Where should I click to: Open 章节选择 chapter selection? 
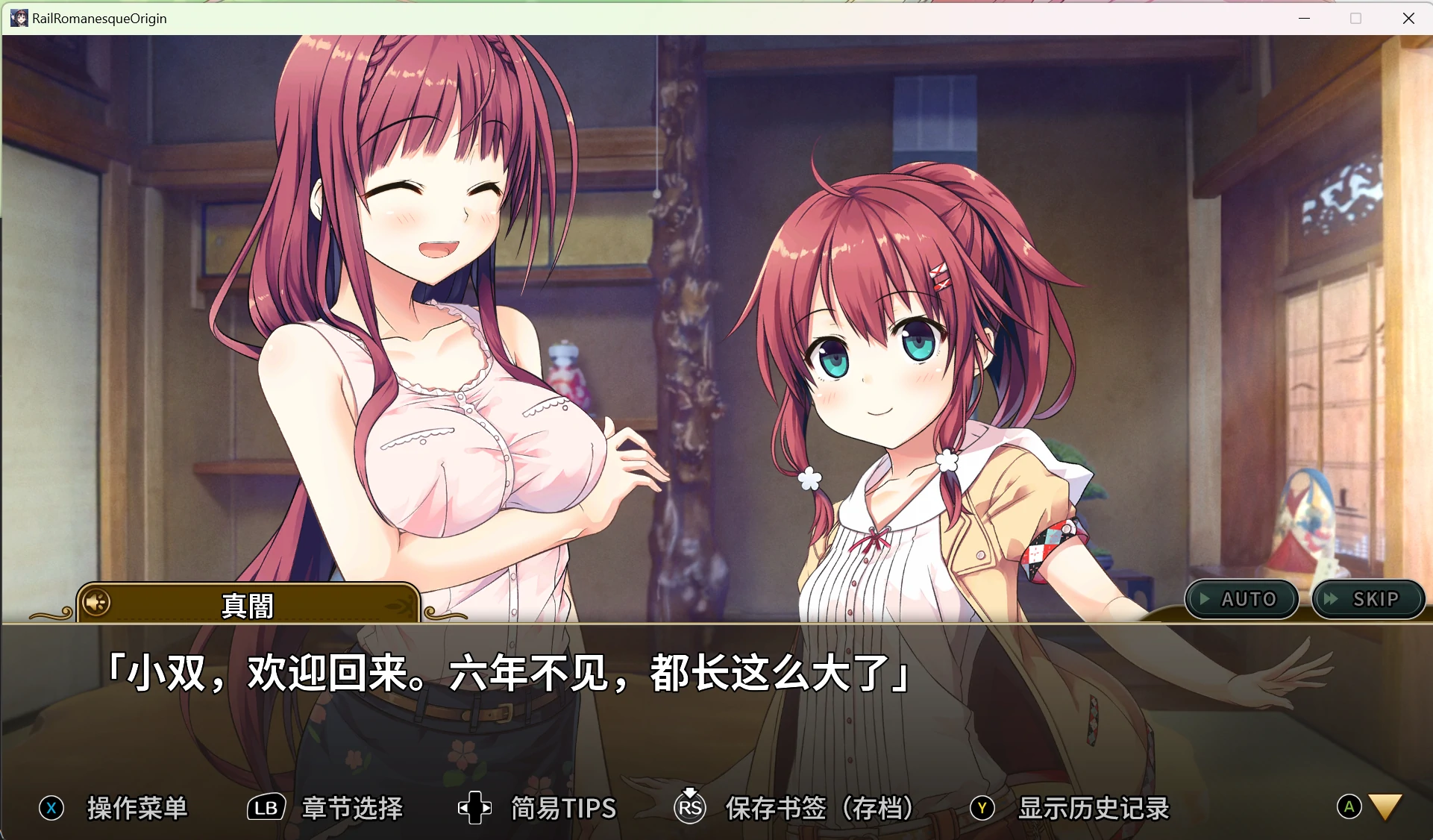coord(352,808)
